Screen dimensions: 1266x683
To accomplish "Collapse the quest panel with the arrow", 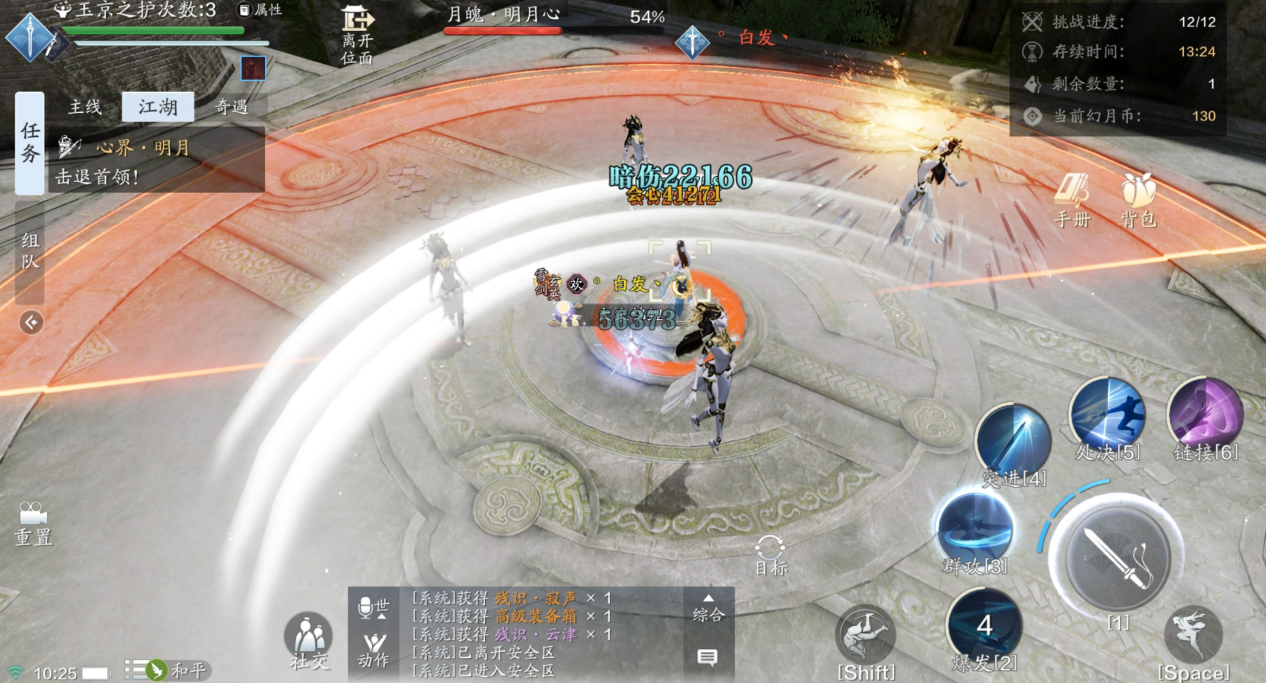I will pyautogui.click(x=31, y=322).
